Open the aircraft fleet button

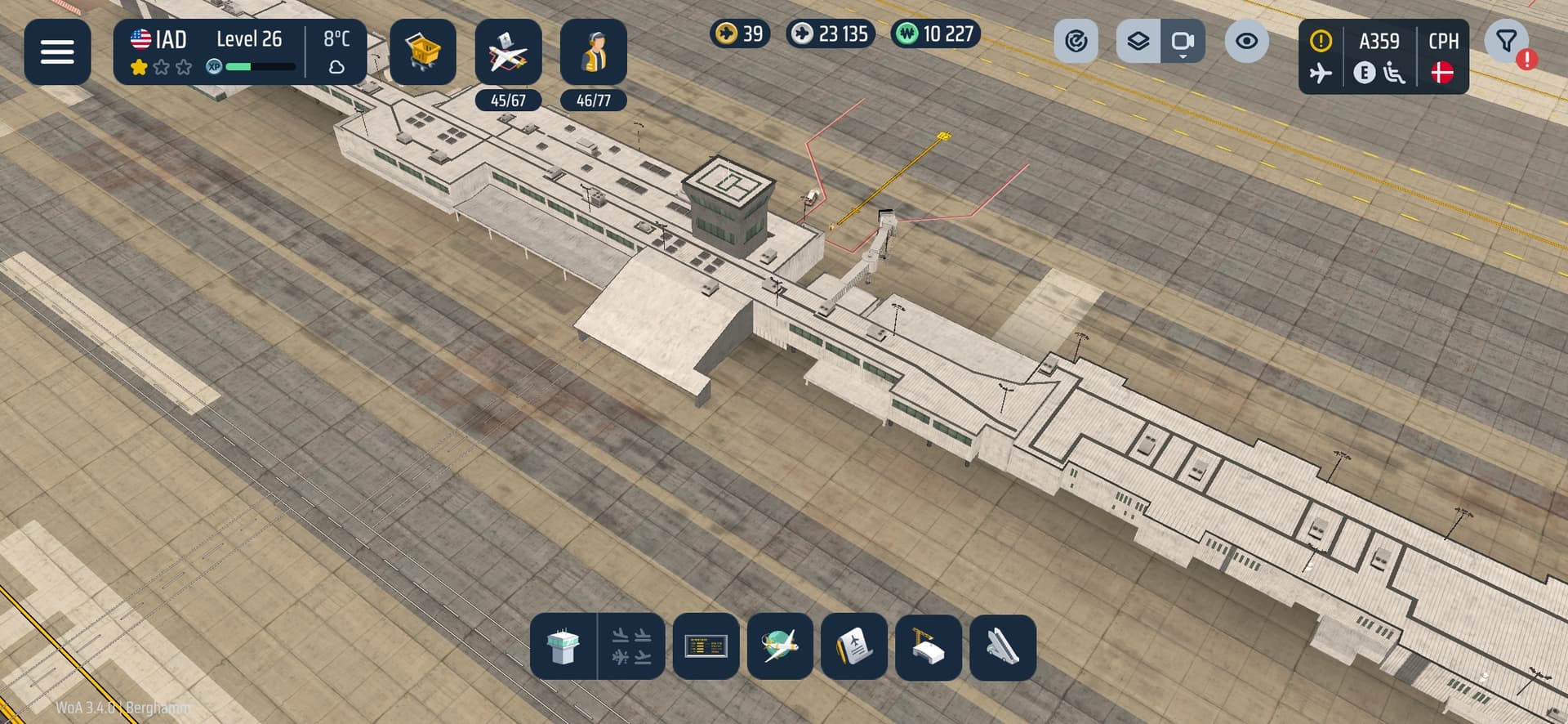click(x=508, y=52)
